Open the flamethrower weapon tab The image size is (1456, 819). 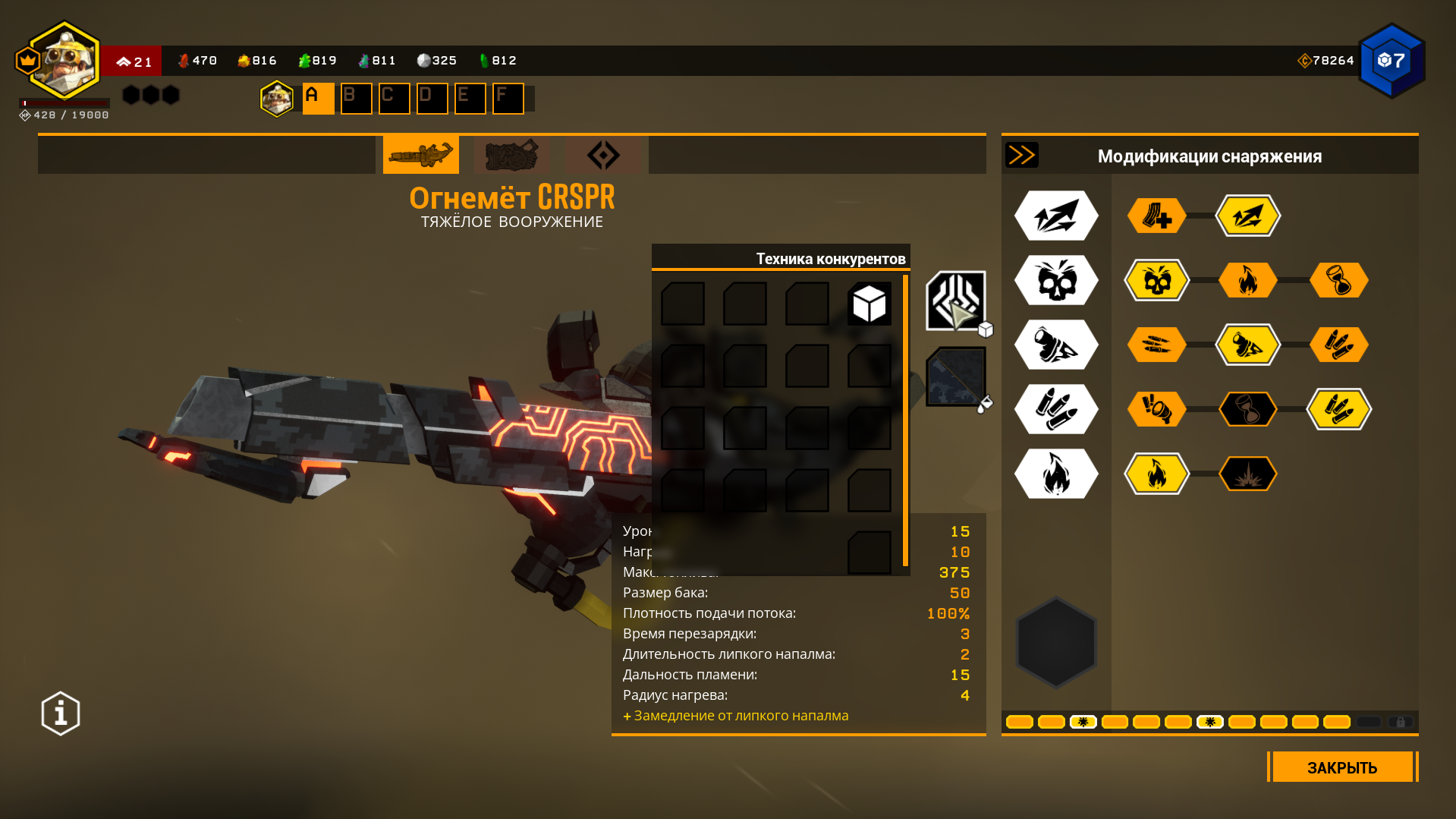point(420,155)
